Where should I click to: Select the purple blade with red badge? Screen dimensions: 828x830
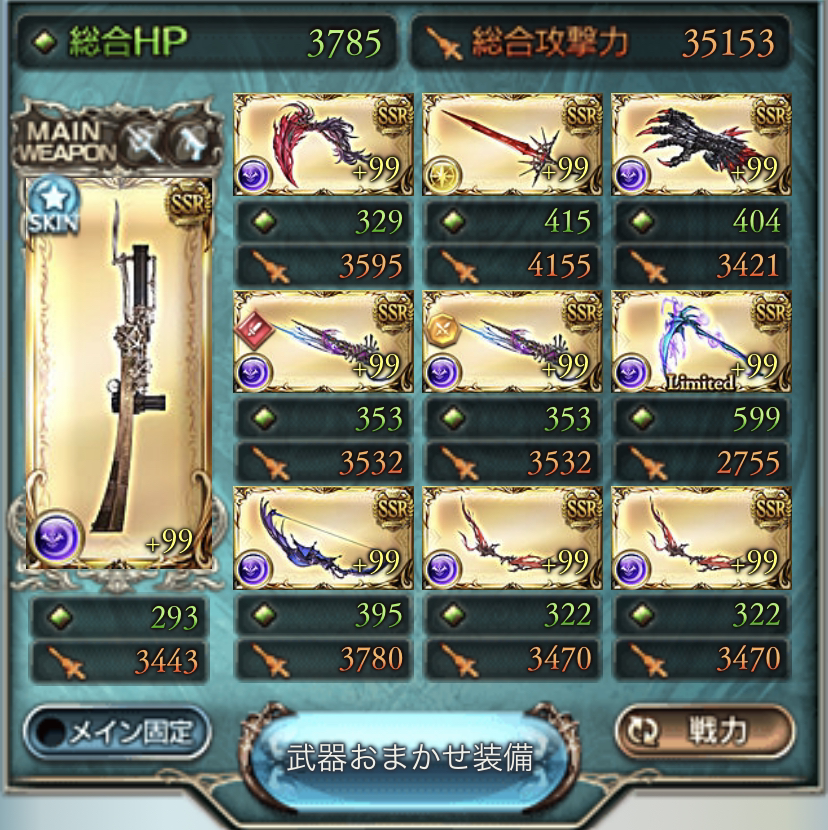tap(322, 342)
